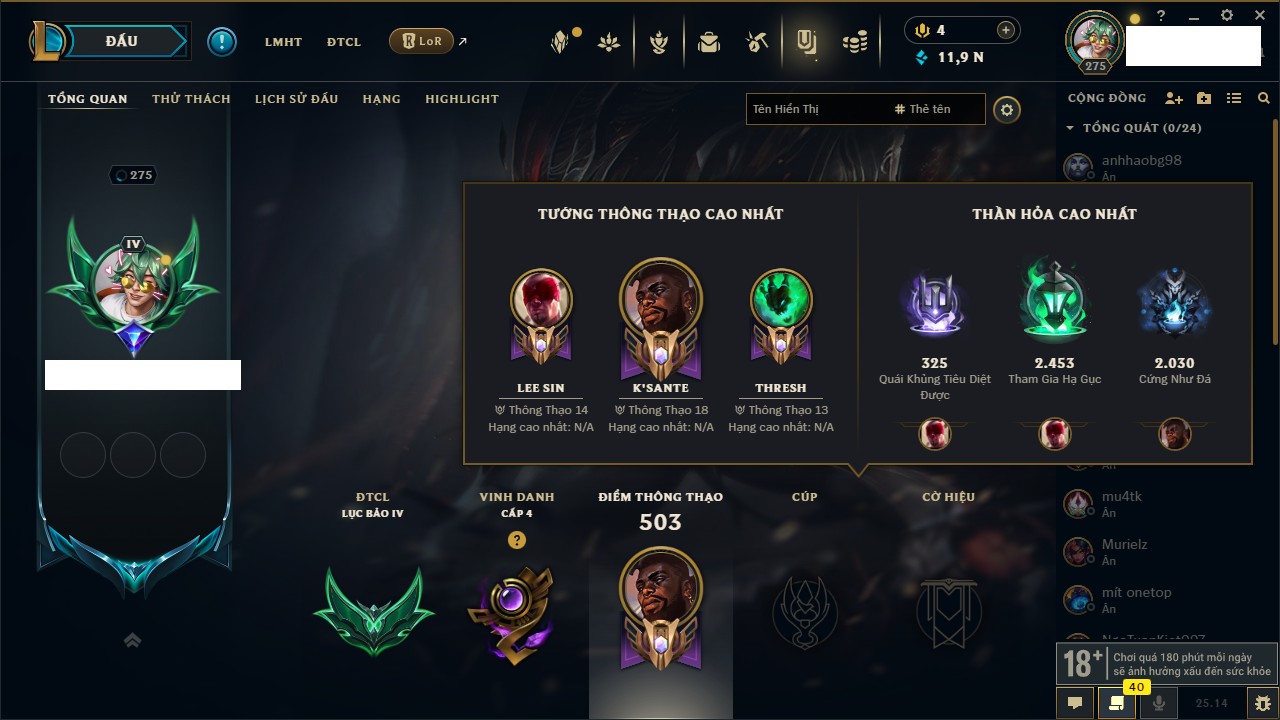
Task: Open the store coins icon
Action: click(x=854, y=42)
